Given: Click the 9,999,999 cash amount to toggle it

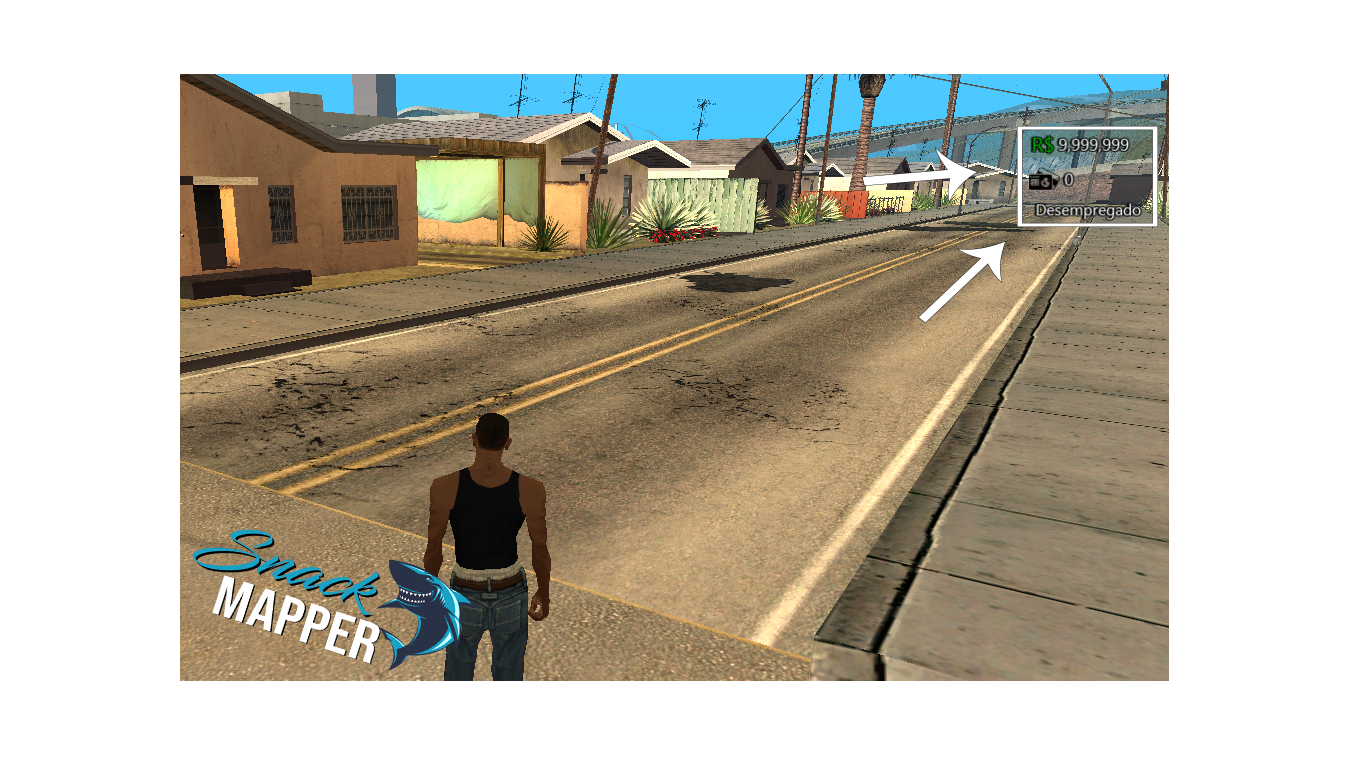Looking at the screenshot, I should [x=1092, y=144].
